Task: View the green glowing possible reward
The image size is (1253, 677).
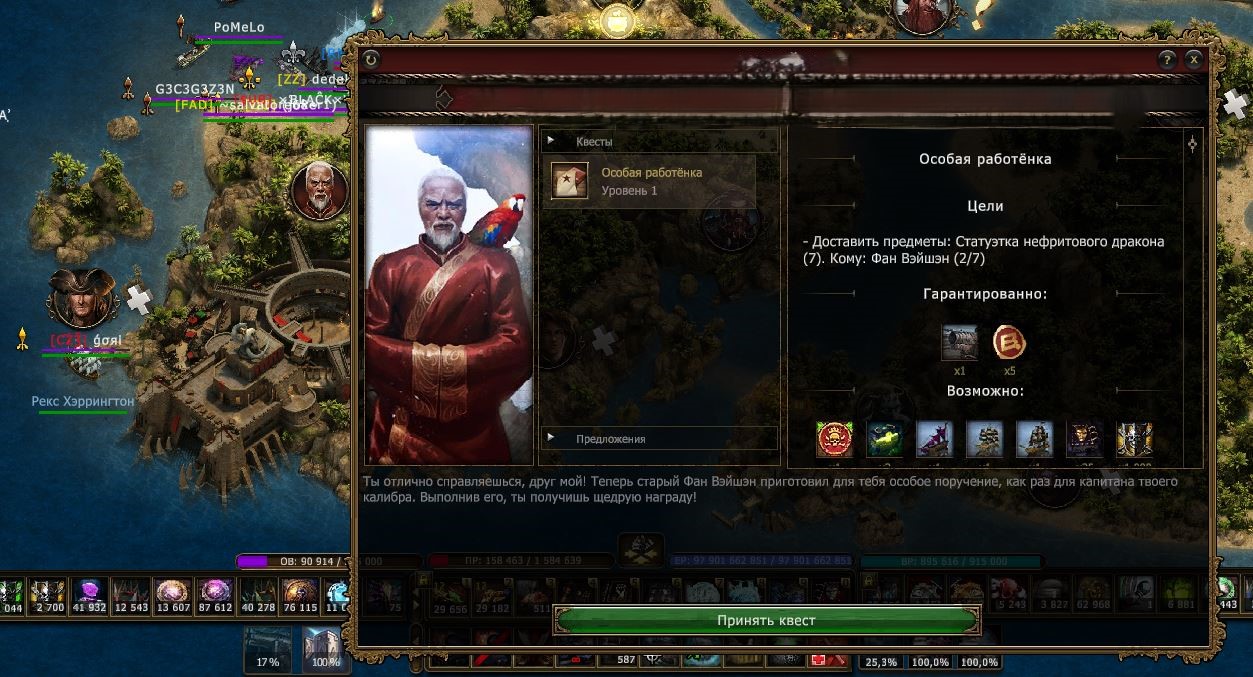Action: pyautogui.click(x=884, y=439)
